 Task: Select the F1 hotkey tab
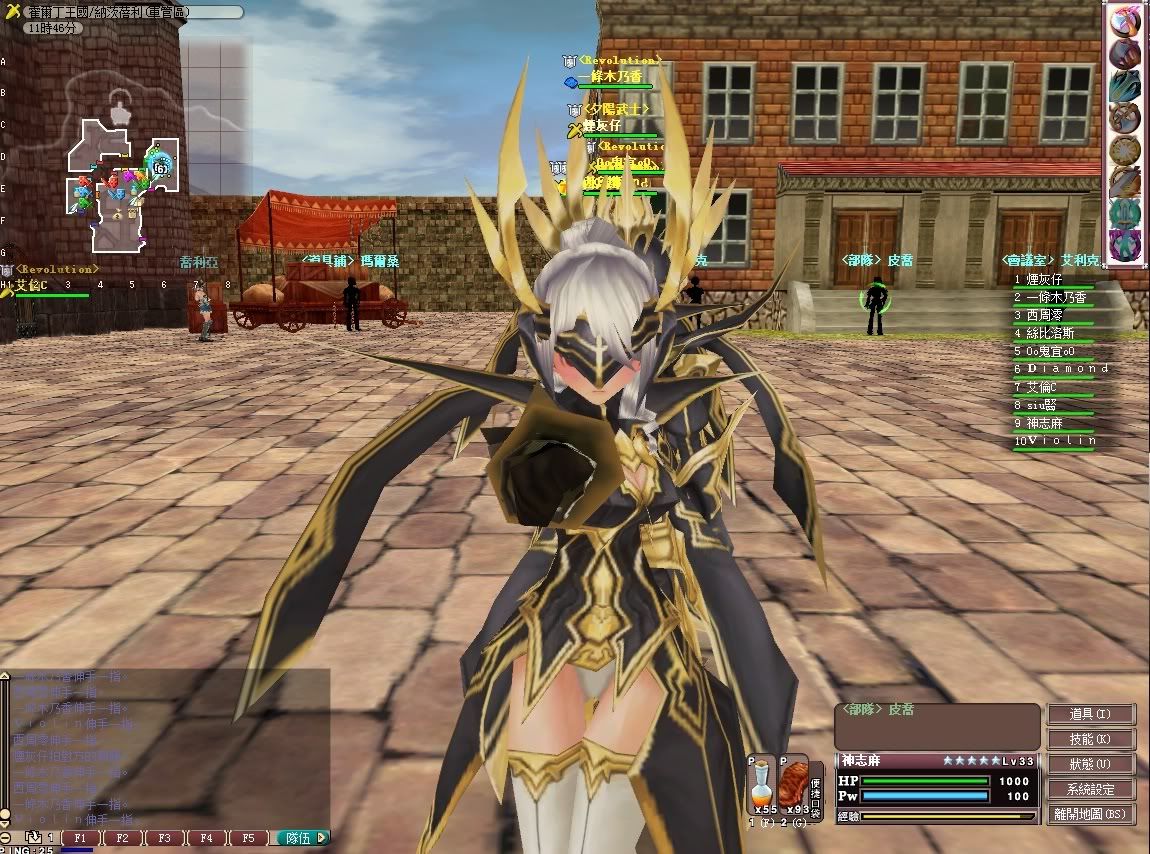(x=80, y=838)
